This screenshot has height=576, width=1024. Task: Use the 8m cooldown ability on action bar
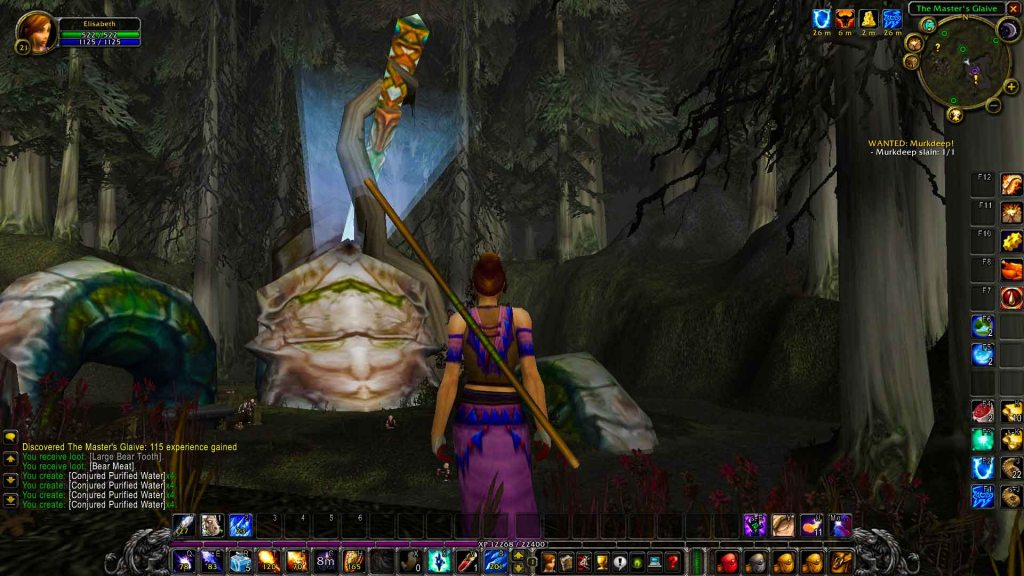coord(326,561)
